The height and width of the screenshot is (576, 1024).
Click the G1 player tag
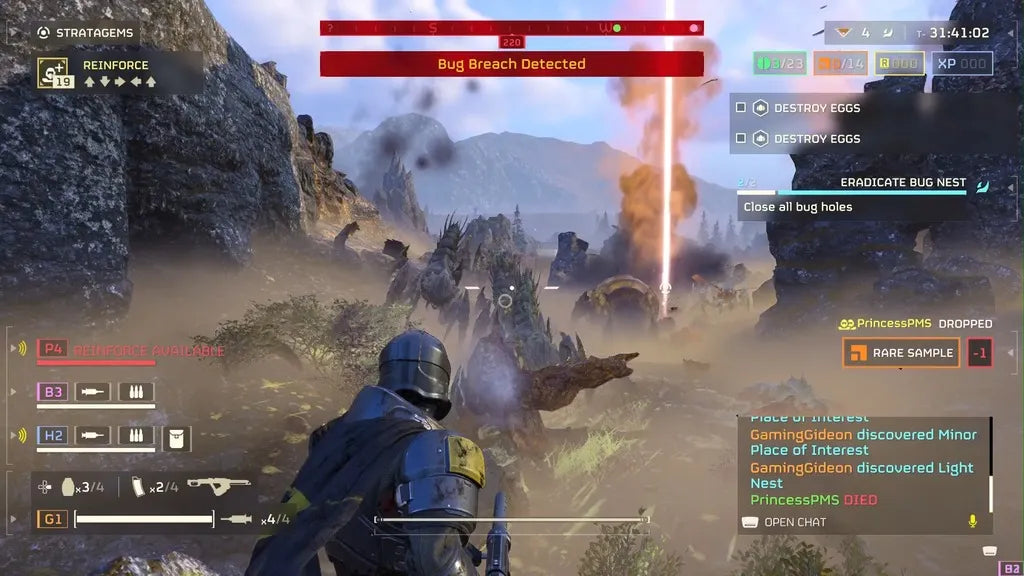click(52, 519)
